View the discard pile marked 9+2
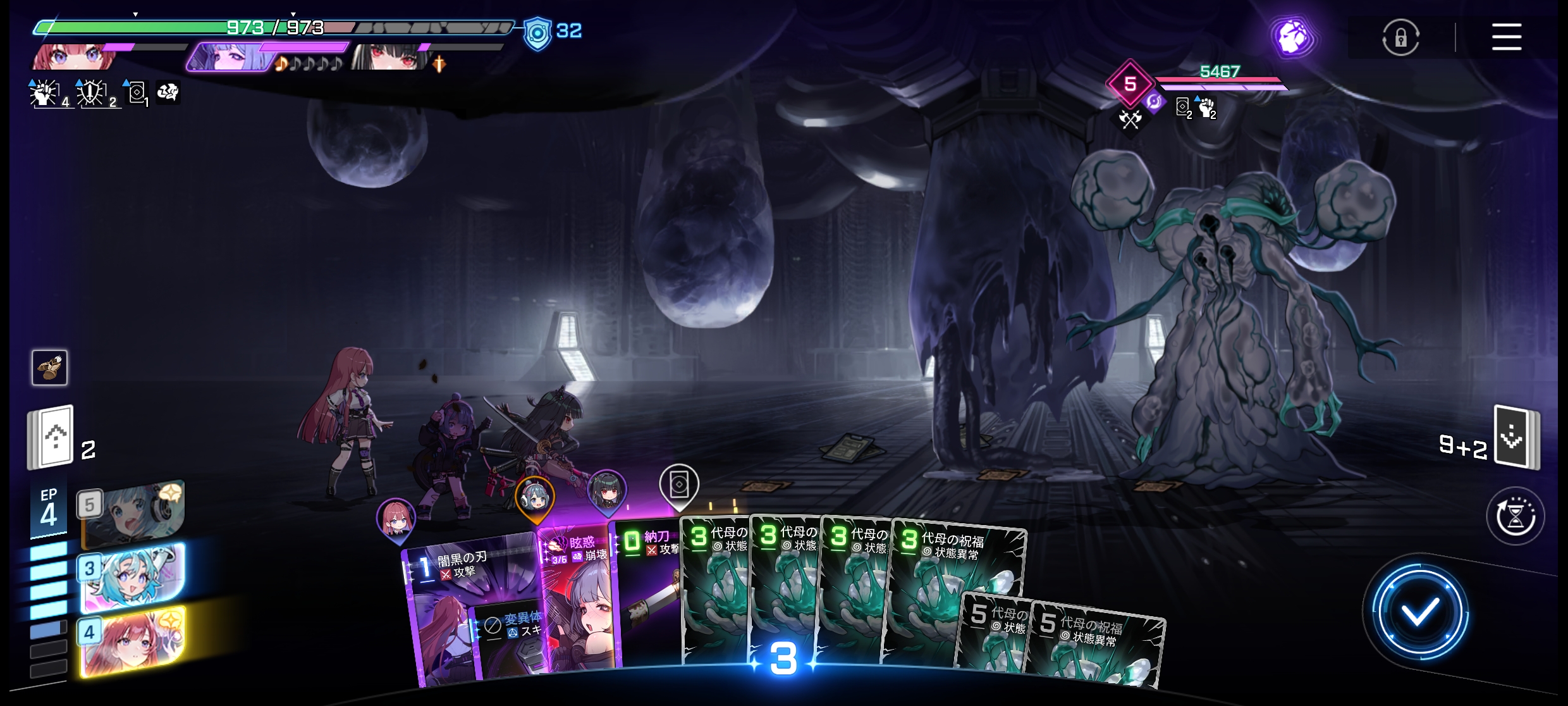This screenshot has width=1568, height=706. click(x=1515, y=438)
